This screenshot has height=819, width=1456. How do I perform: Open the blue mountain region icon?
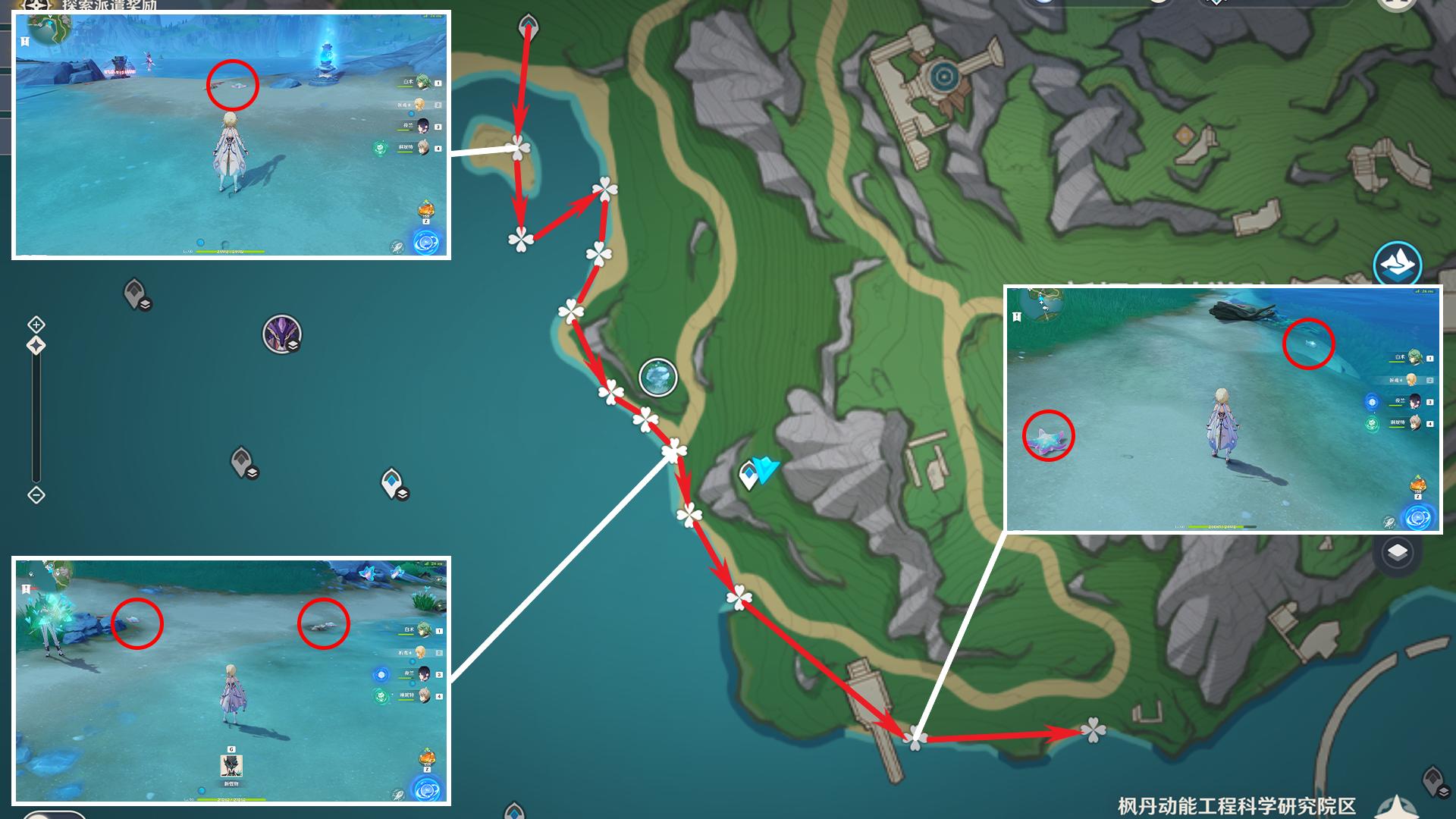[x=1397, y=262]
